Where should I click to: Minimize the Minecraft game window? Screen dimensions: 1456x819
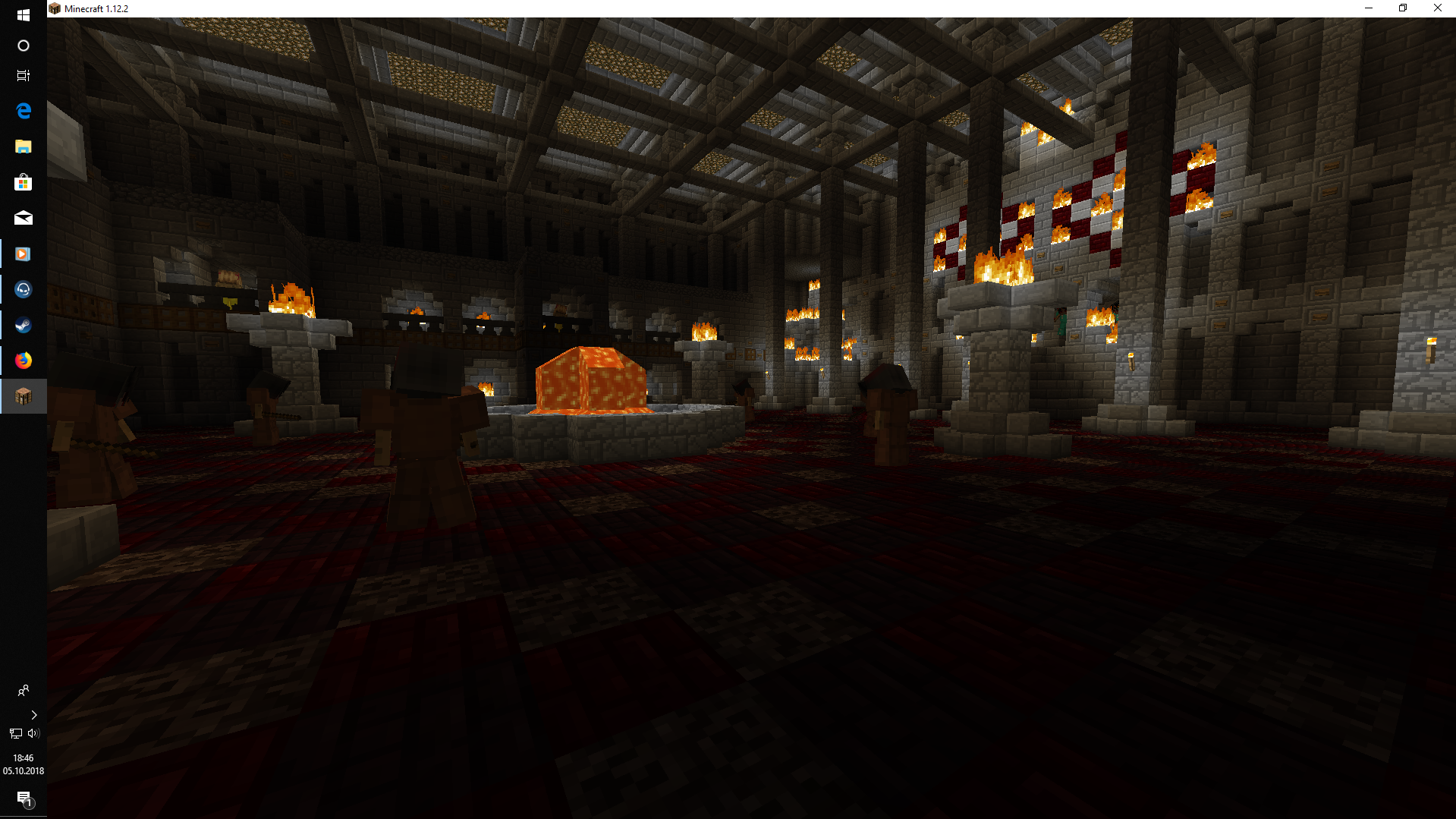[x=1369, y=8]
